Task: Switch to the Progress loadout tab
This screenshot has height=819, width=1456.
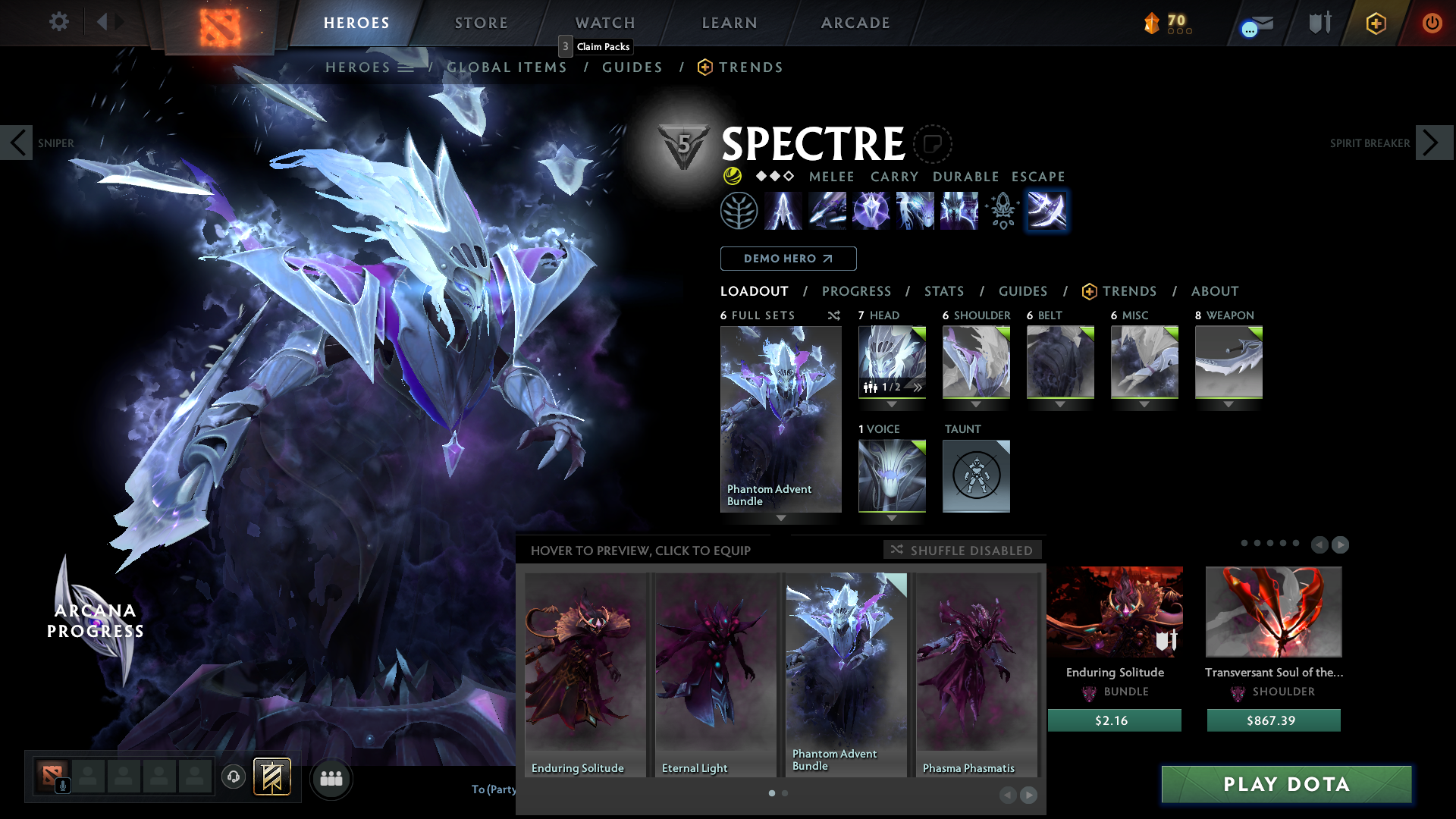Action: [x=856, y=291]
